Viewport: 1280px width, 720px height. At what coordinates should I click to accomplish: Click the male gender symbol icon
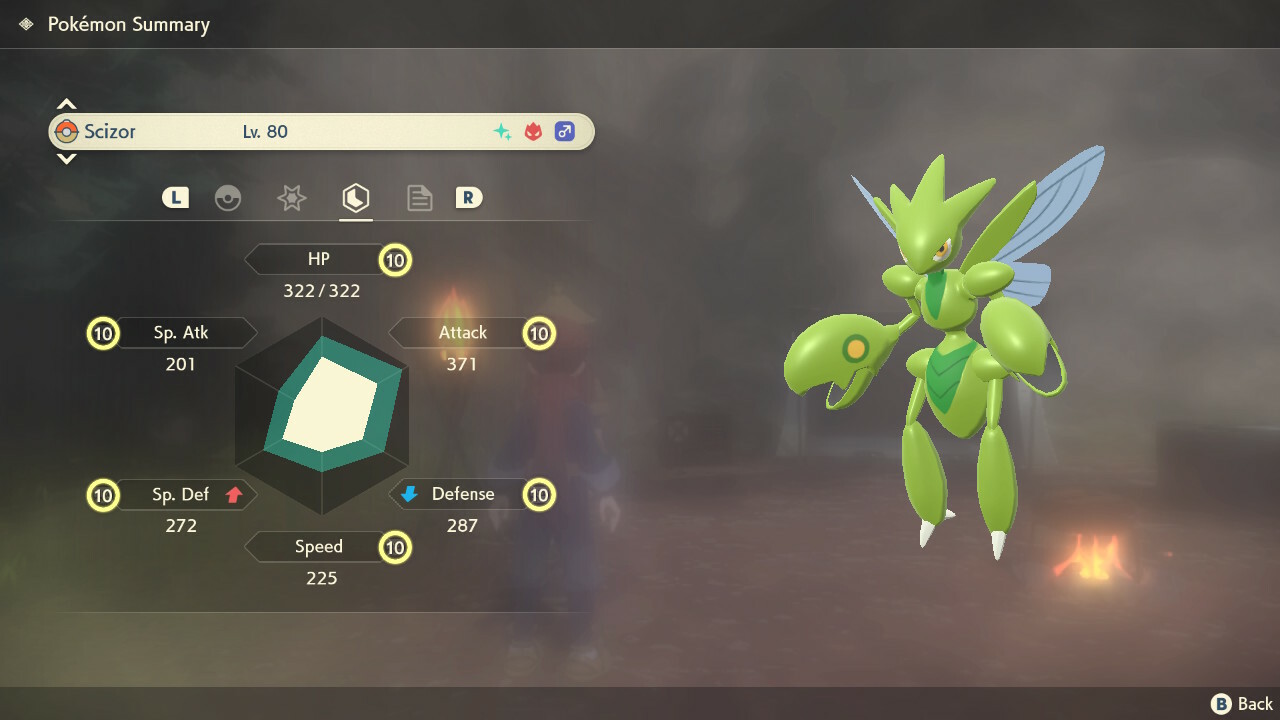[x=565, y=131]
